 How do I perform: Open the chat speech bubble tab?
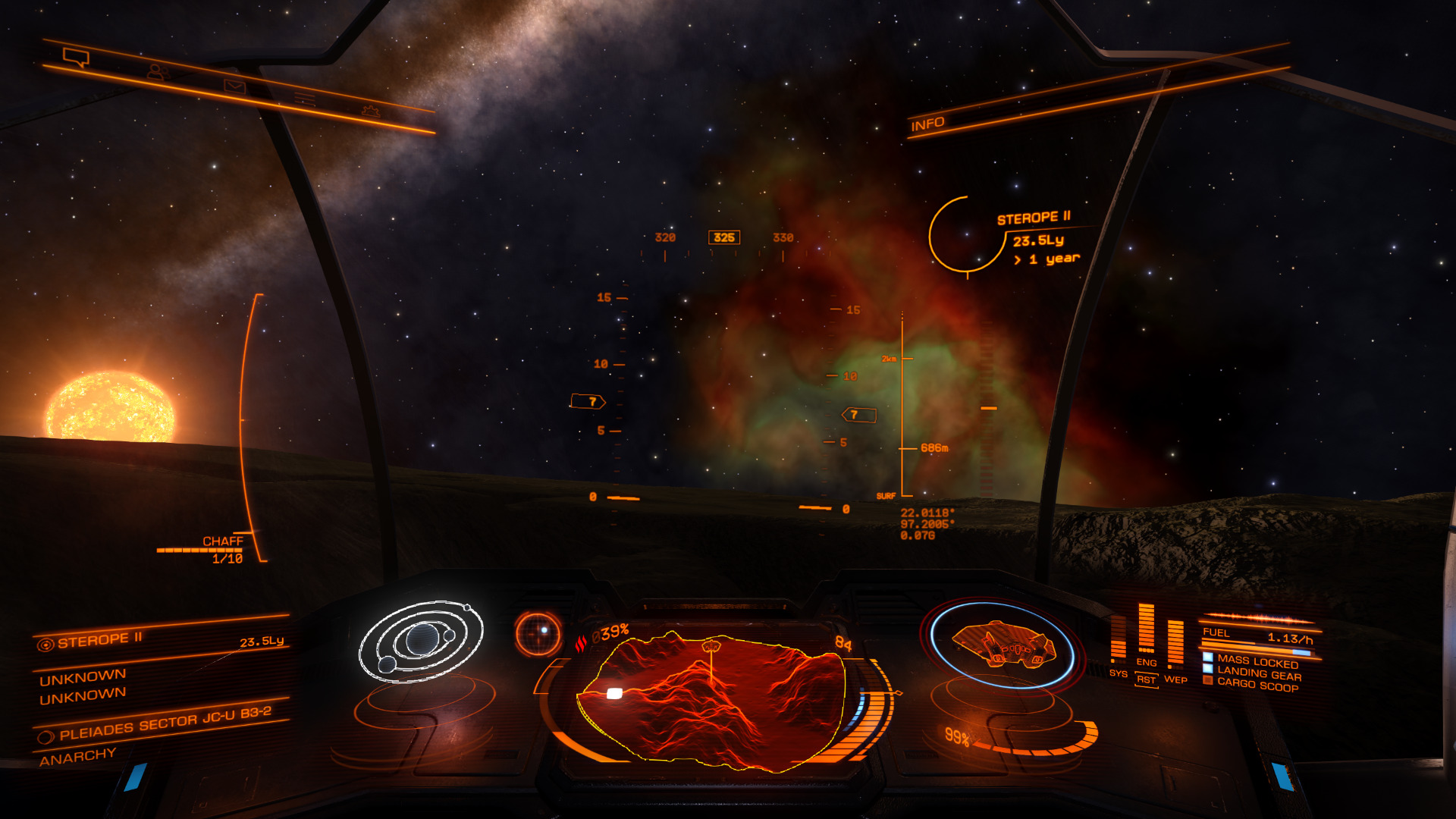click(x=76, y=57)
